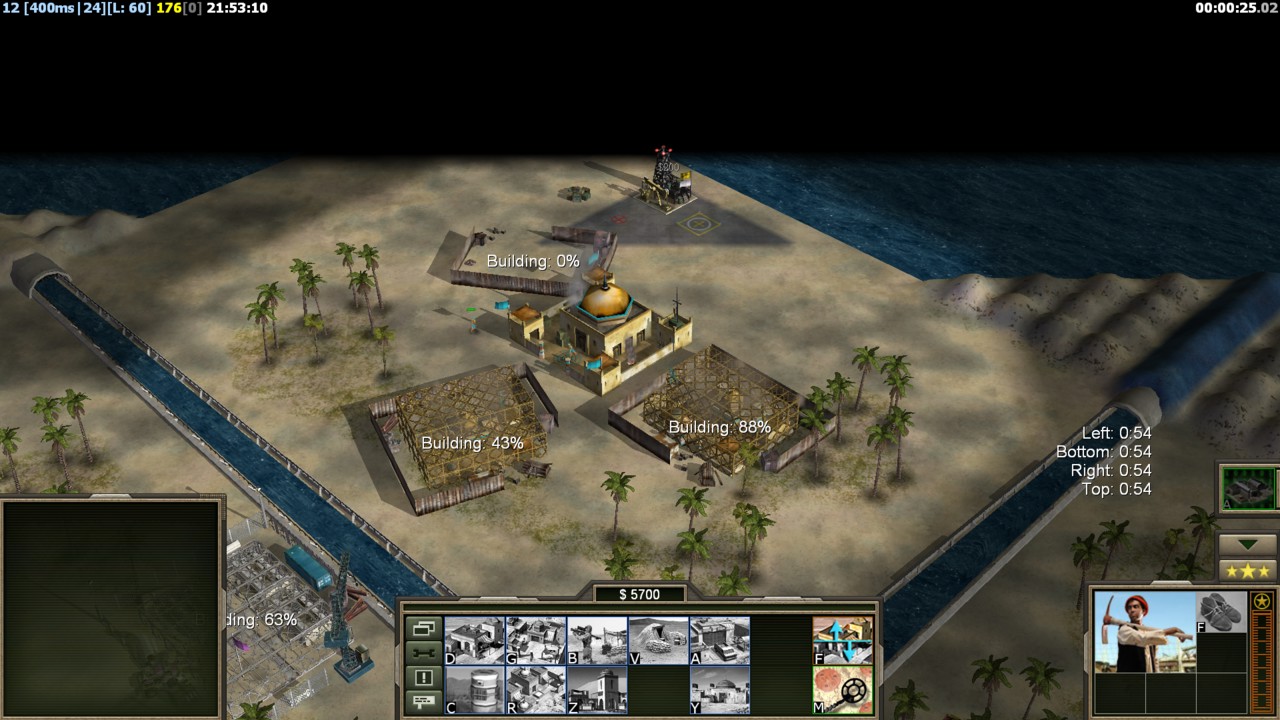The height and width of the screenshot is (720, 1280).
Task: Select the garage building marked A
Action: tap(720, 640)
